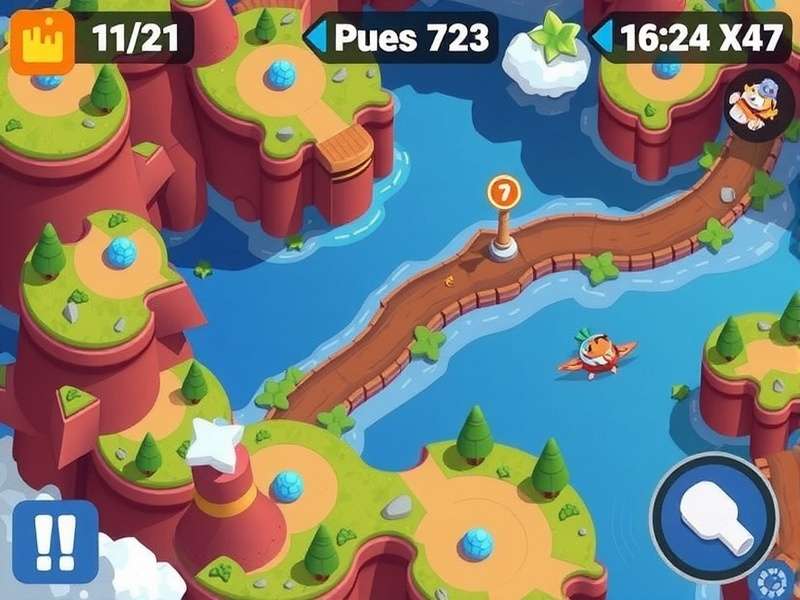Activate the round white bottle action button
This screenshot has width=800, height=600.
[x=714, y=517]
